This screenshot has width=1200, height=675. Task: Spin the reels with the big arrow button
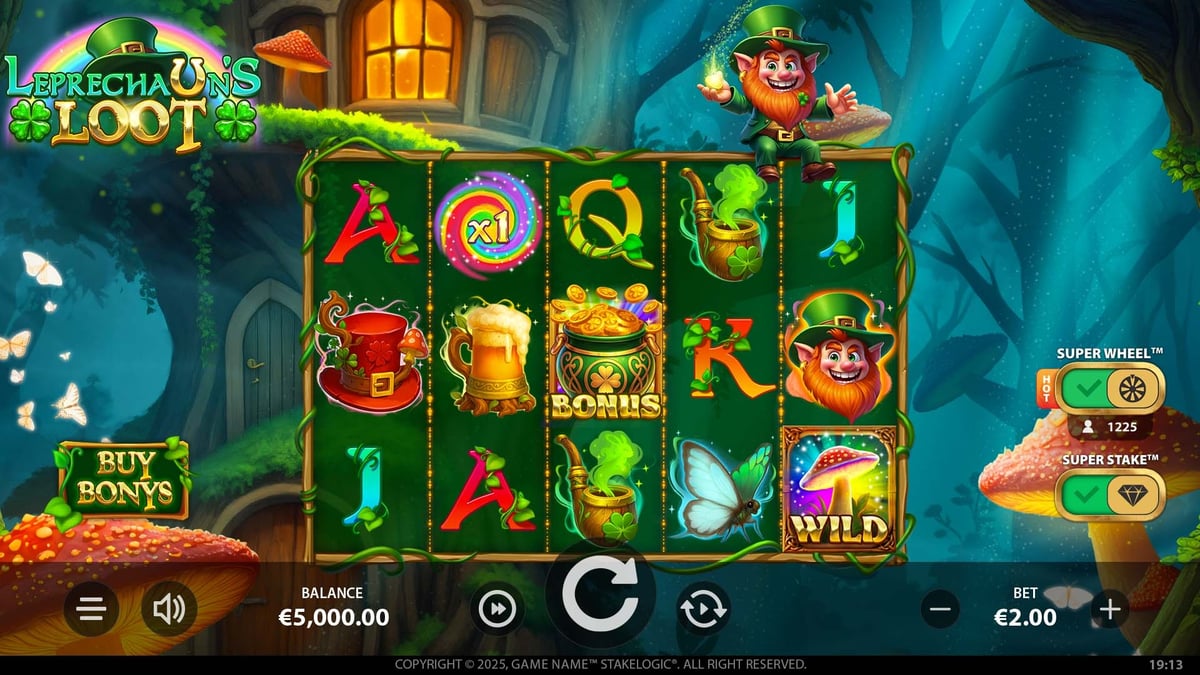[x=600, y=596]
